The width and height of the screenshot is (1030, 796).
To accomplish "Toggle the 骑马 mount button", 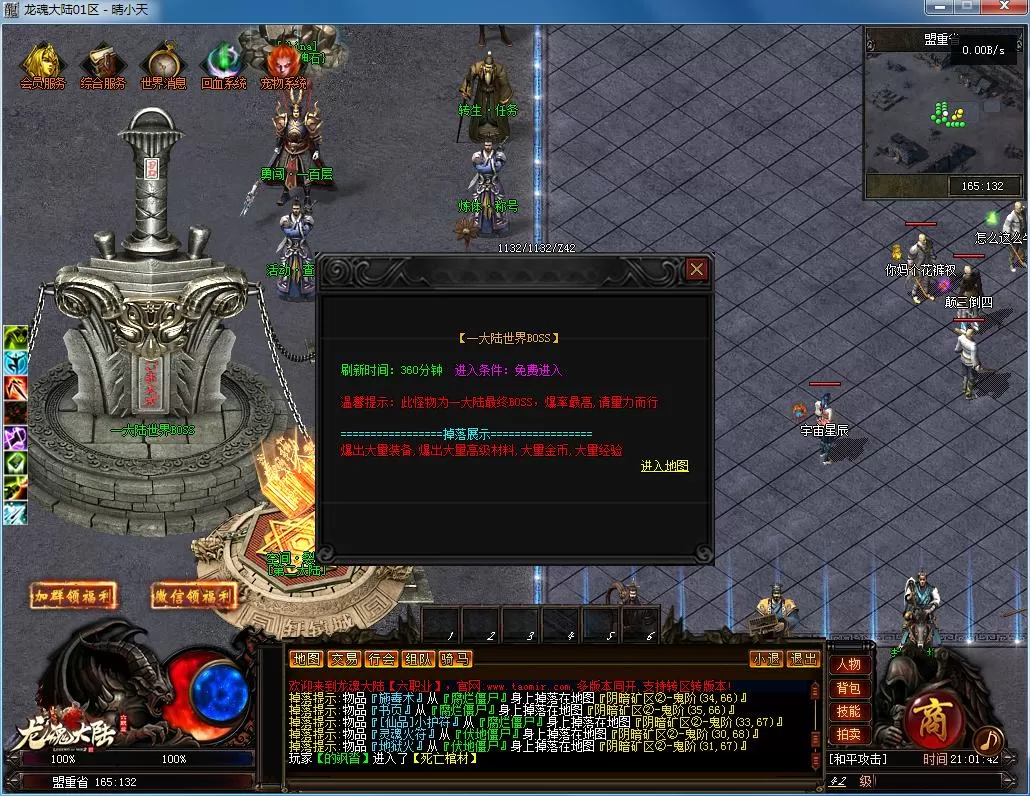I will [455, 659].
